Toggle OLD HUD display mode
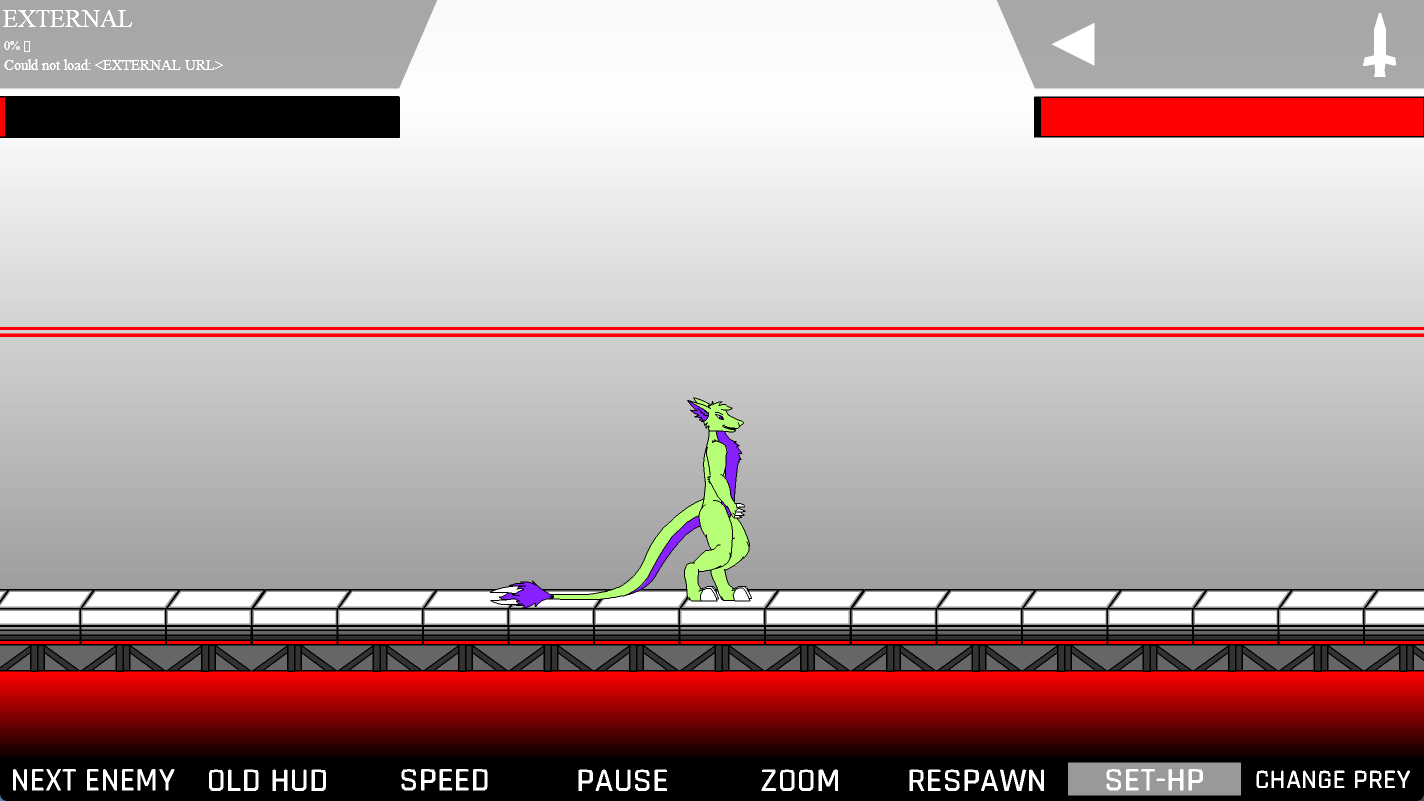This screenshot has height=801, width=1424. 267,779
